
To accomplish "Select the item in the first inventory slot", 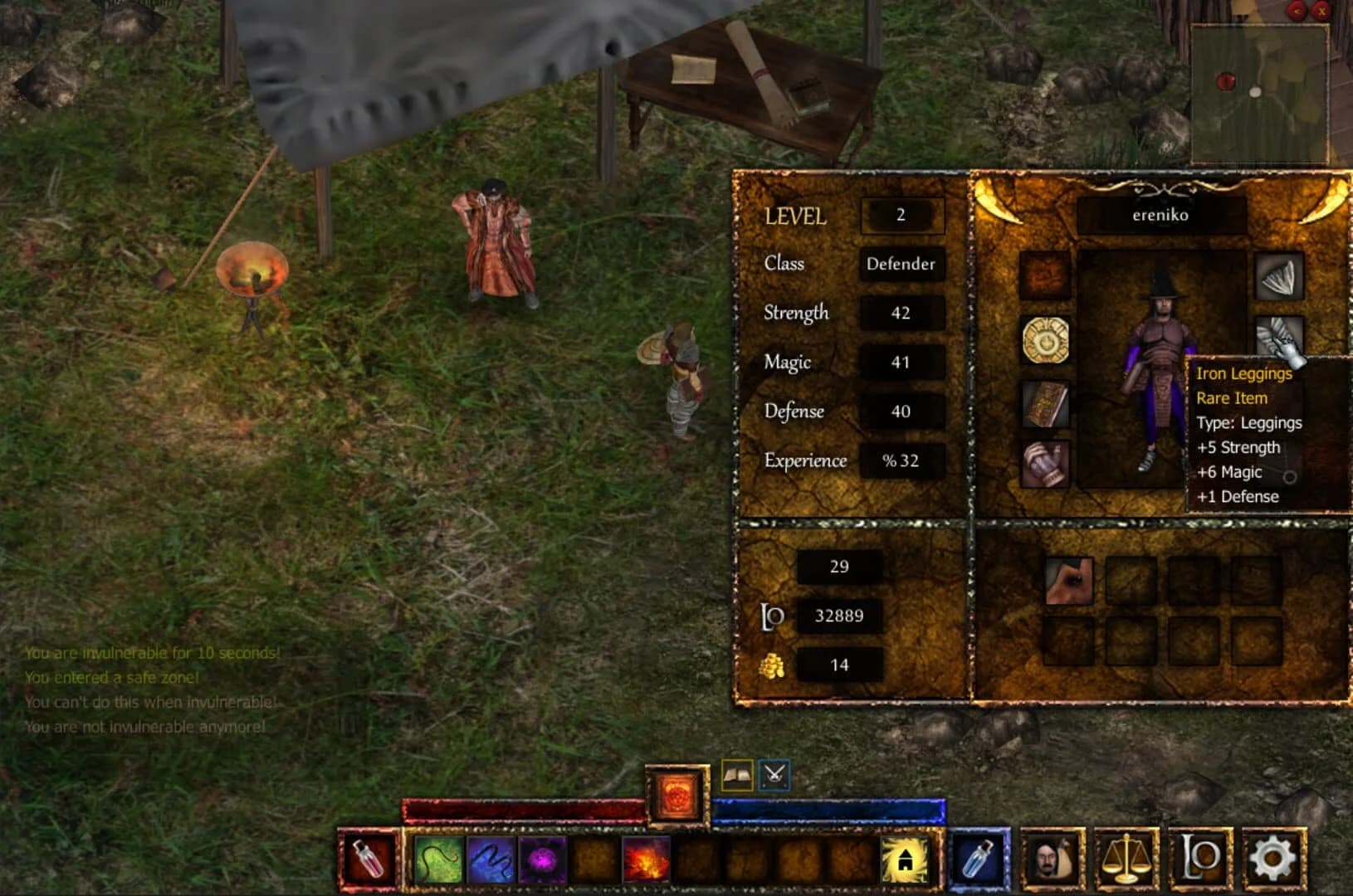I will pos(1068,580).
